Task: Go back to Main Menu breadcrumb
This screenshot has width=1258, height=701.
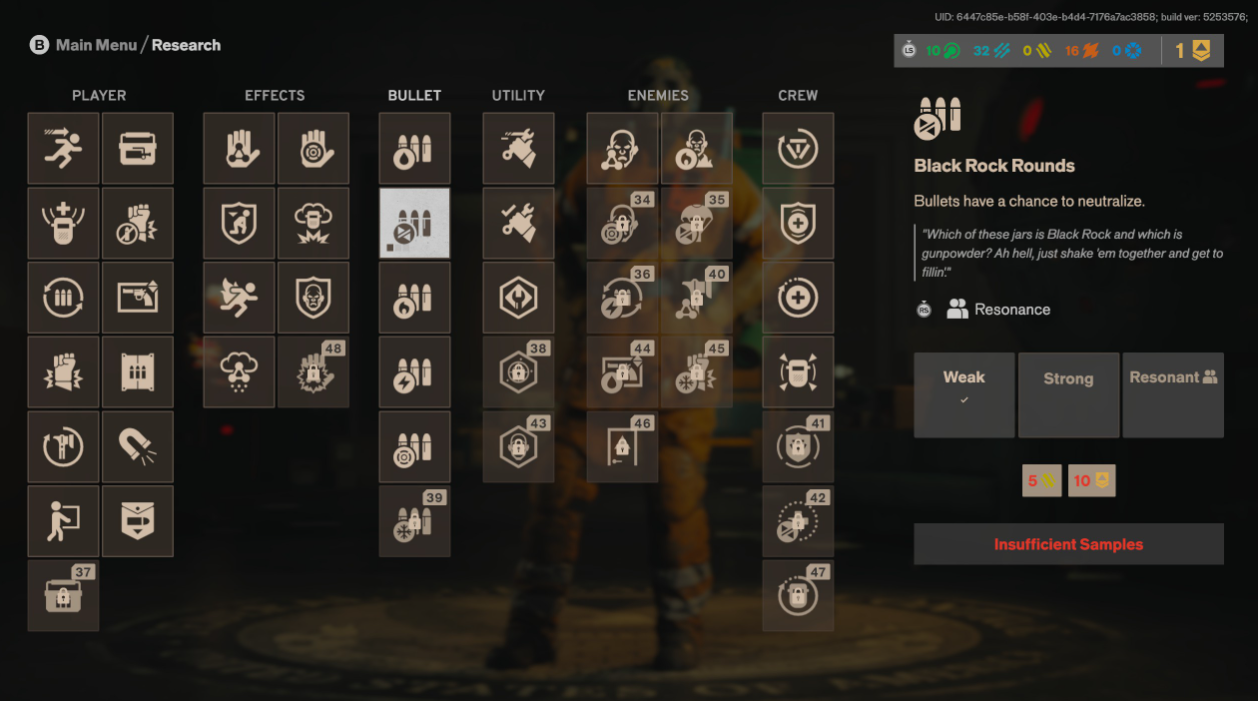Action: pos(96,45)
